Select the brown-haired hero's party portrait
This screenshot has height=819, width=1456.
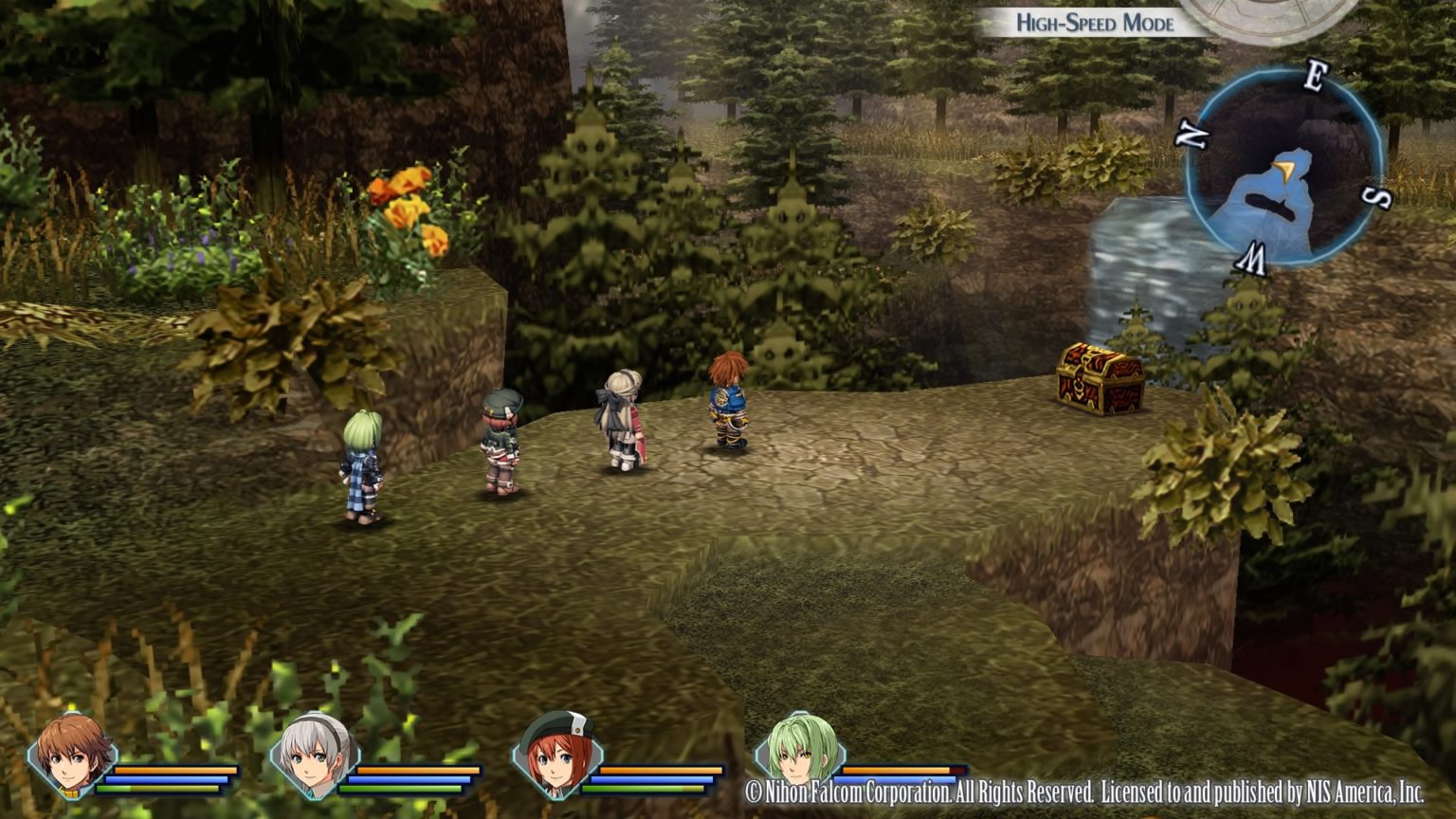72,755
